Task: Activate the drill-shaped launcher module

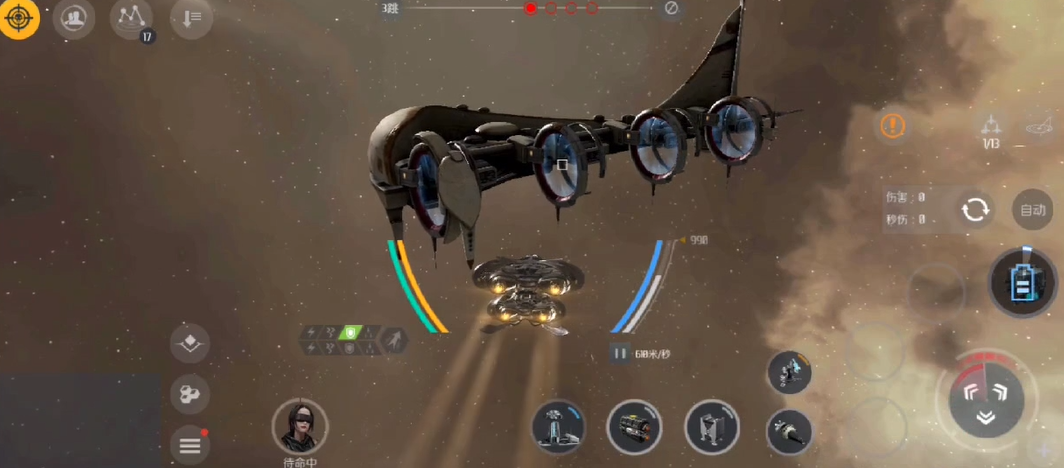Action: click(789, 432)
